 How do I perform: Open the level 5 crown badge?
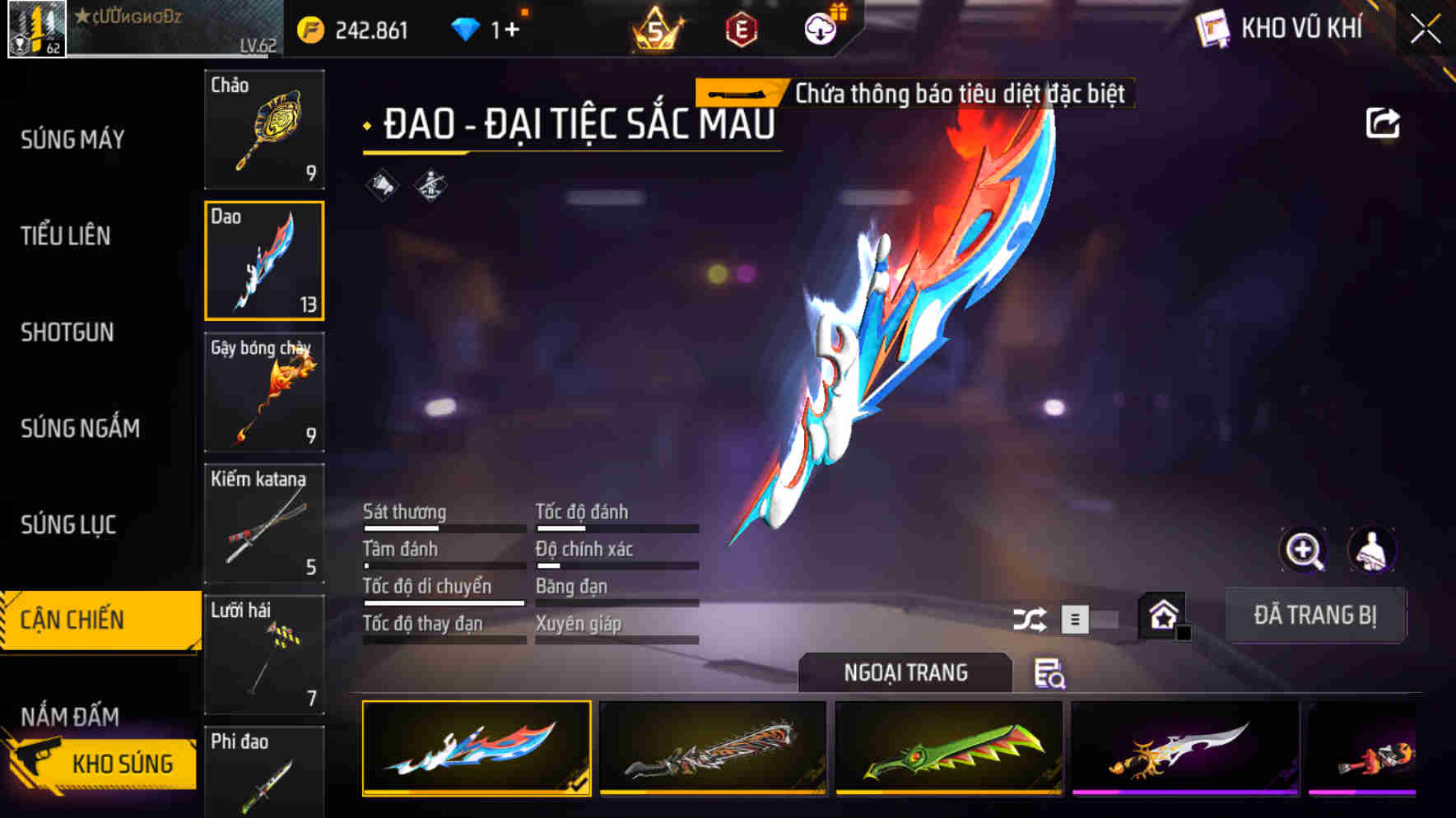coord(653,30)
